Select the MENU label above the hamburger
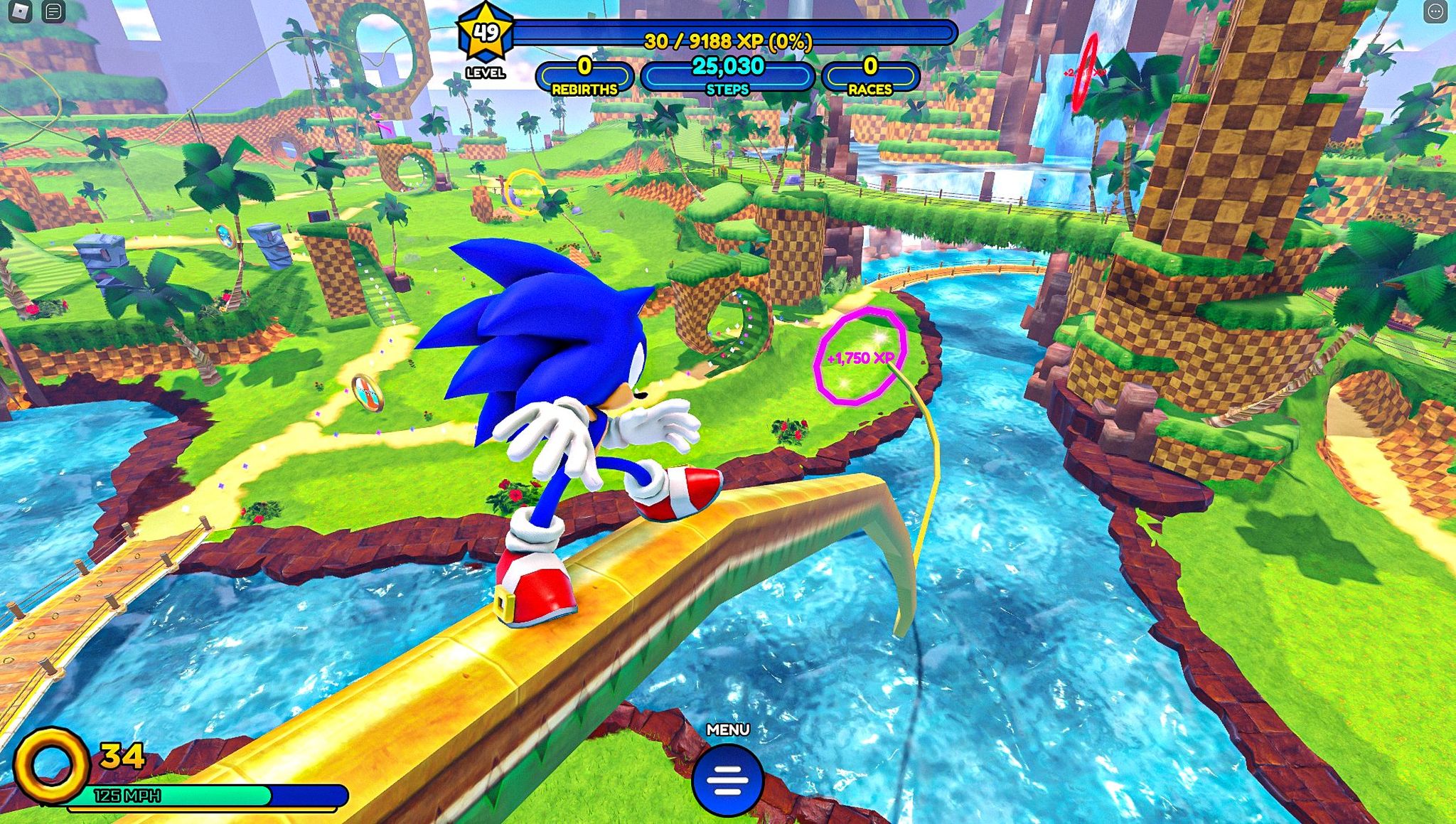This screenshot has width=1456, height=824. 727,728
